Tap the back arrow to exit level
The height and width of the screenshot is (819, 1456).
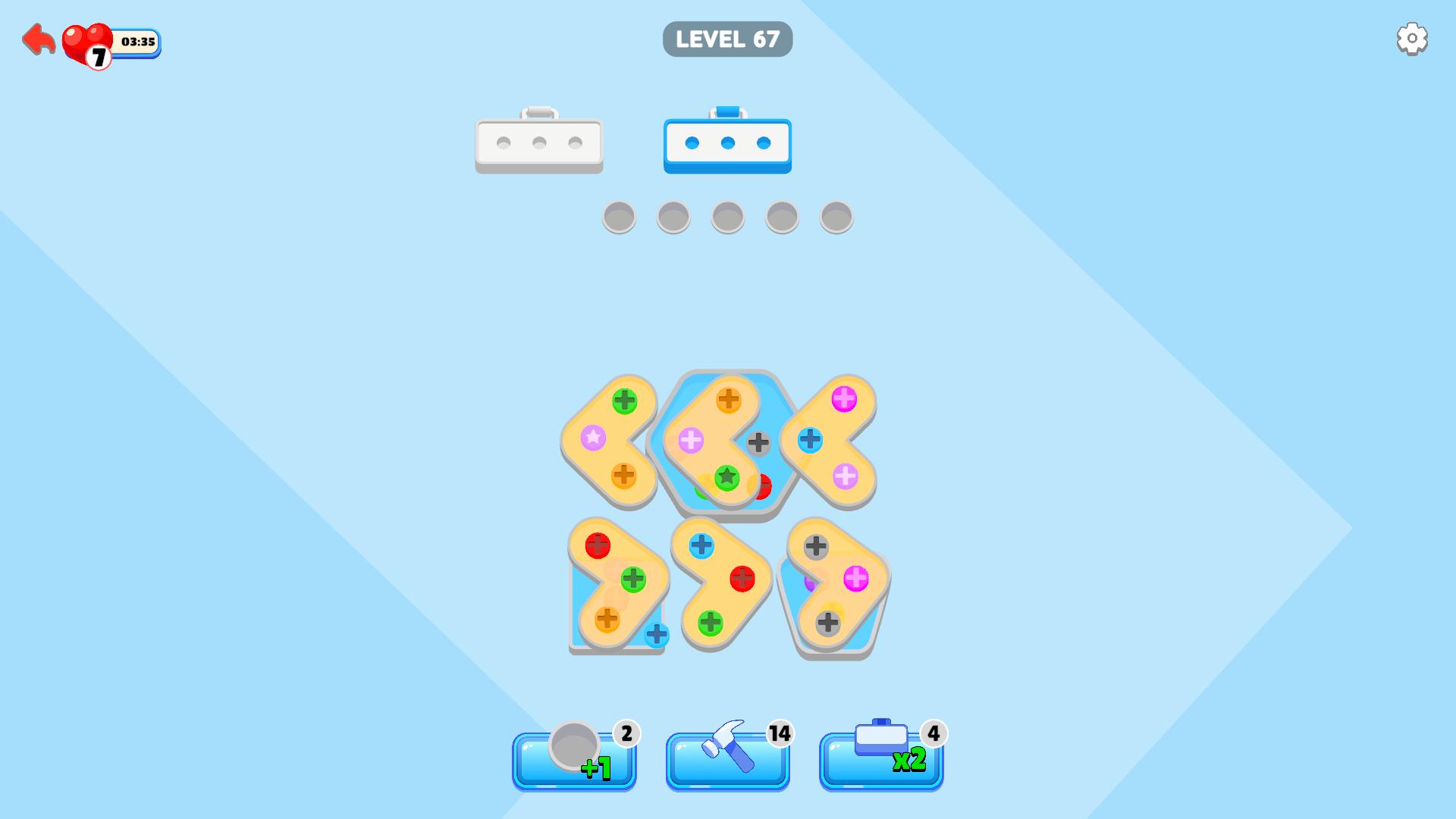pos(36,39)
